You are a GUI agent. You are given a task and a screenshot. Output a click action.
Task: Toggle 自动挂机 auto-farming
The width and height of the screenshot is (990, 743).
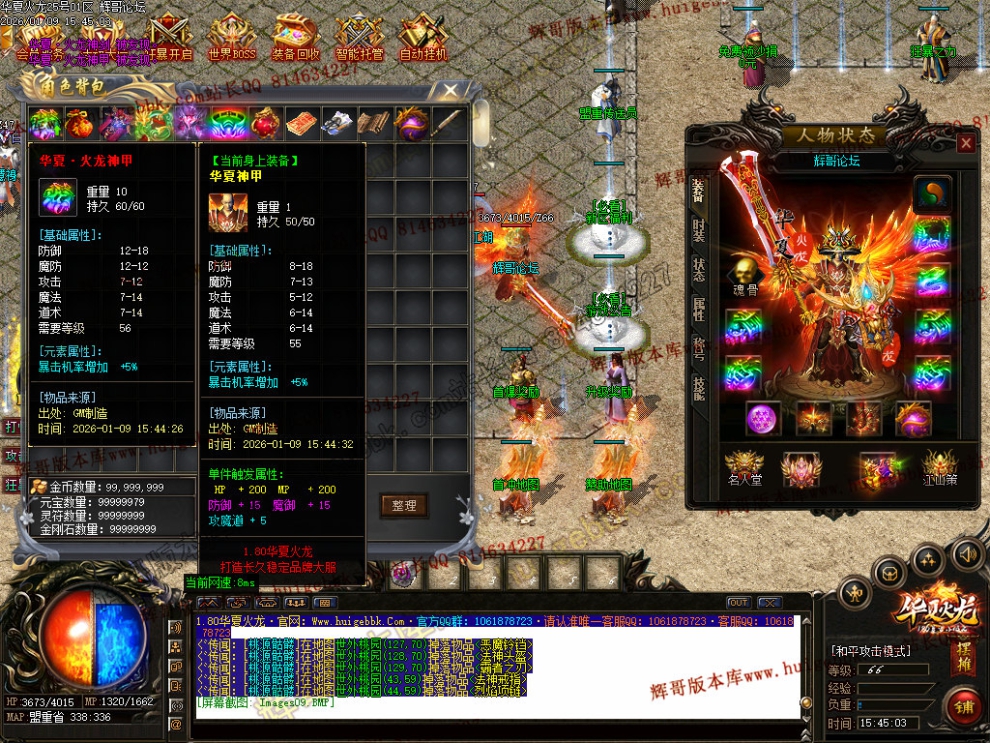(x=423, y=38)
